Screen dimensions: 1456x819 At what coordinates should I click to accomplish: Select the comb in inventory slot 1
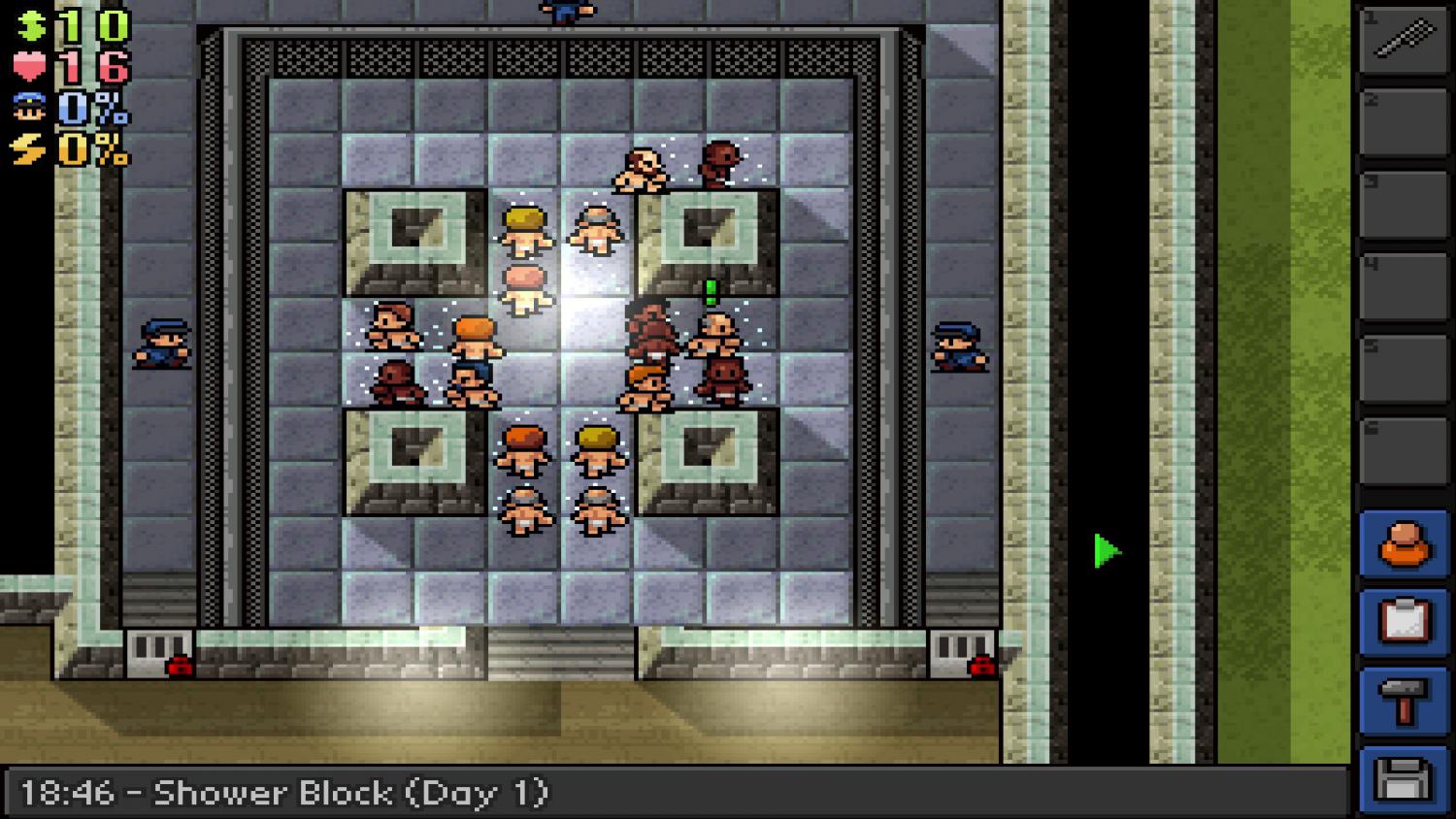pos(1402,41)
